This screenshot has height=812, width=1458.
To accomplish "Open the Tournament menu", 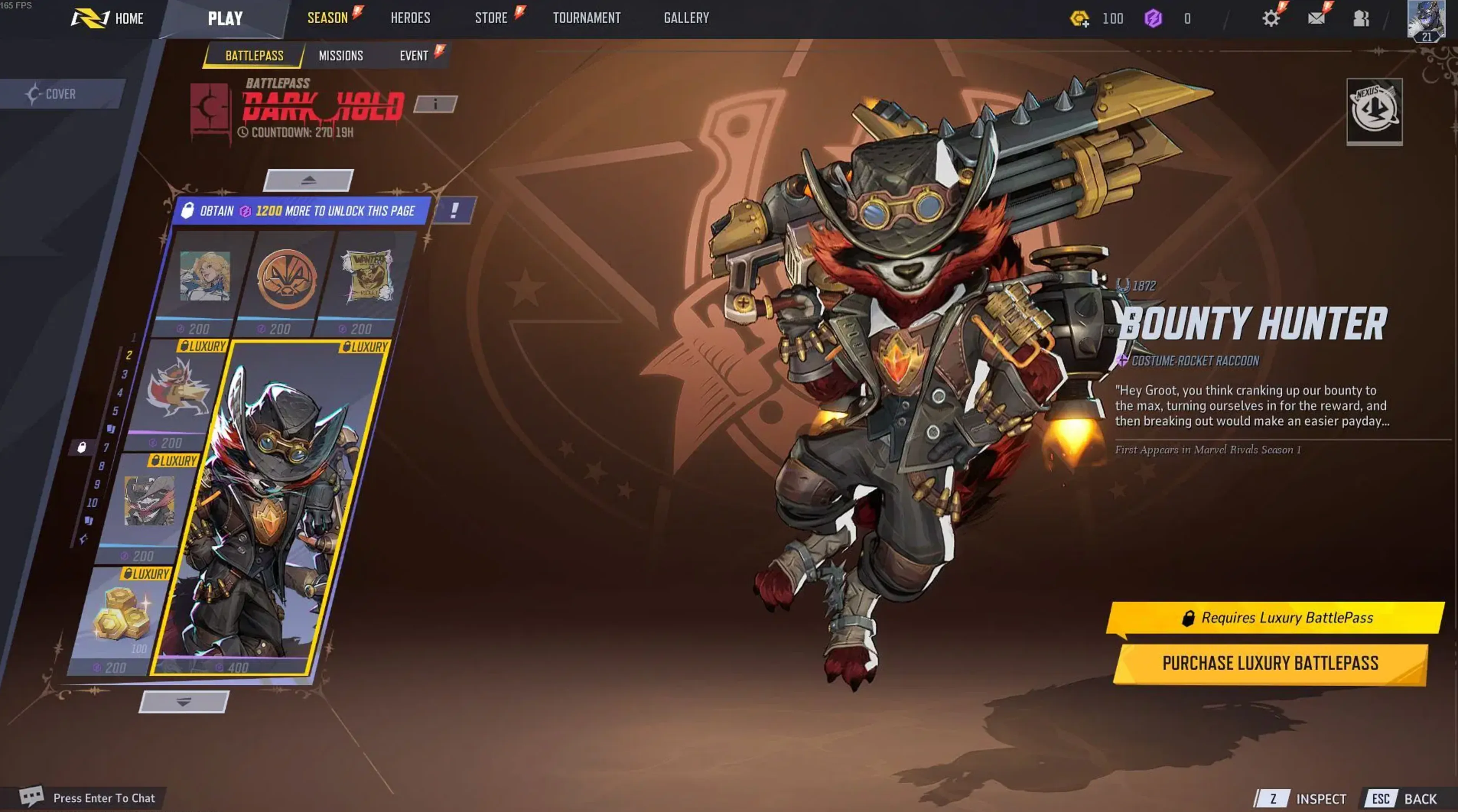I will coord(586,18).
